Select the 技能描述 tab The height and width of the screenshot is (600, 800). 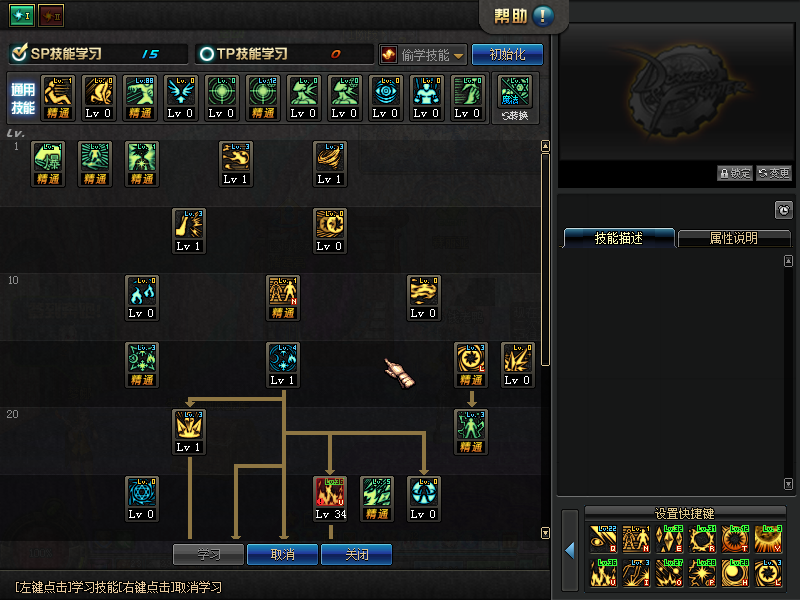(619, 239)
